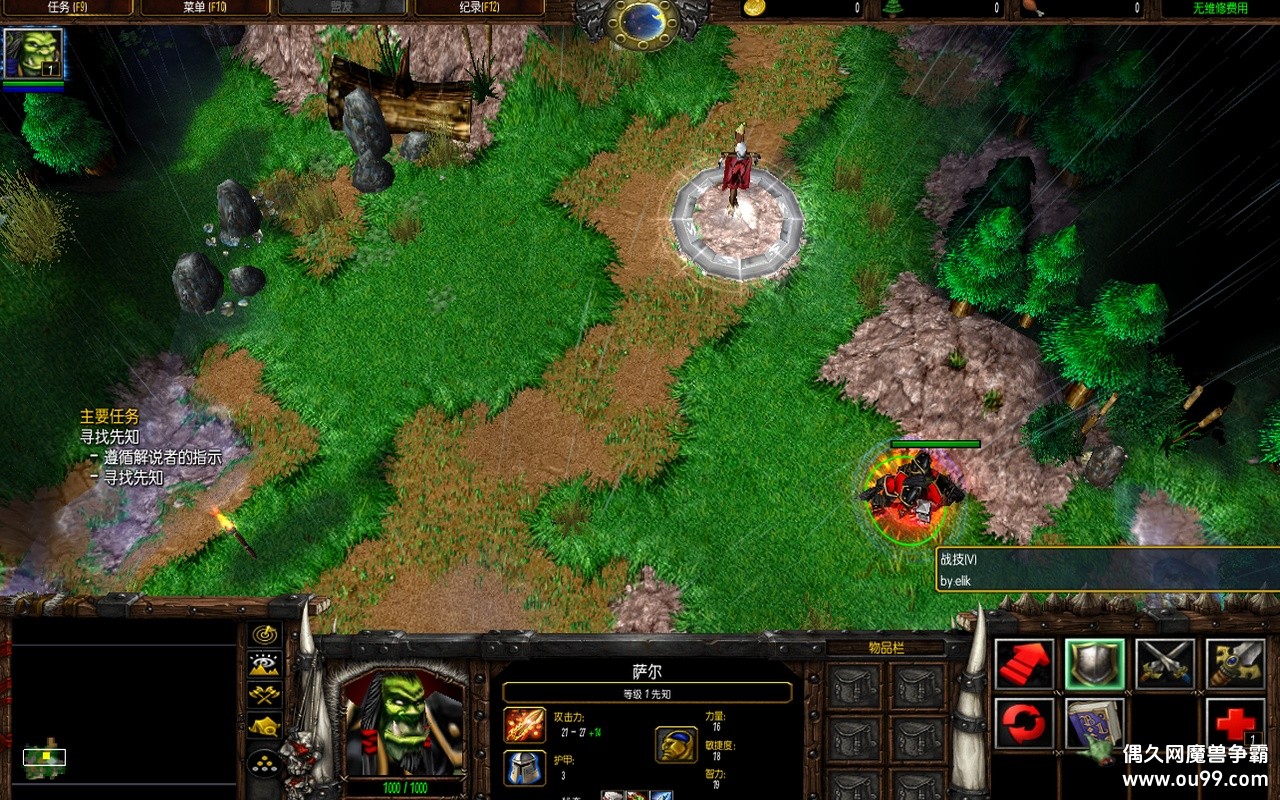Screen dimensions: 1280x800
Task: Toggle minimap terrain display with eye-and-mountains button
Action: (x=265, y=664)
